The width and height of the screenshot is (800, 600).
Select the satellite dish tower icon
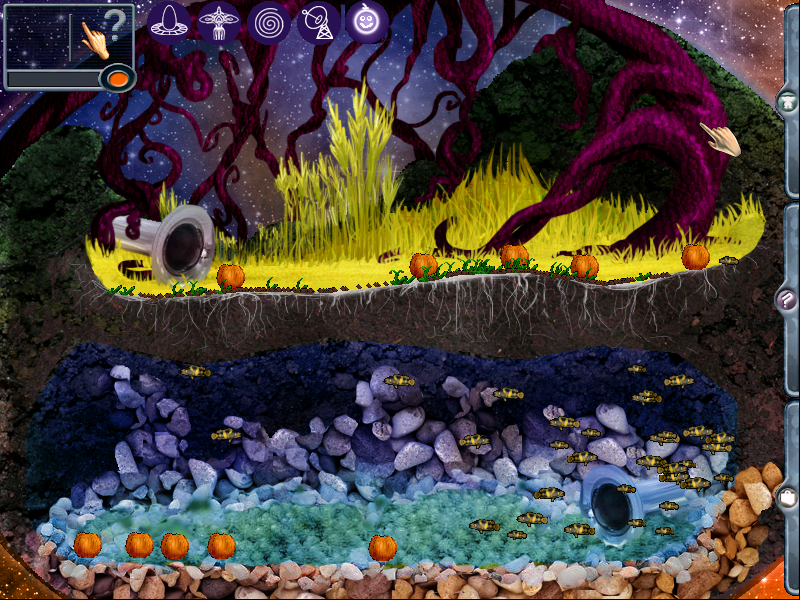pos(318,21)
